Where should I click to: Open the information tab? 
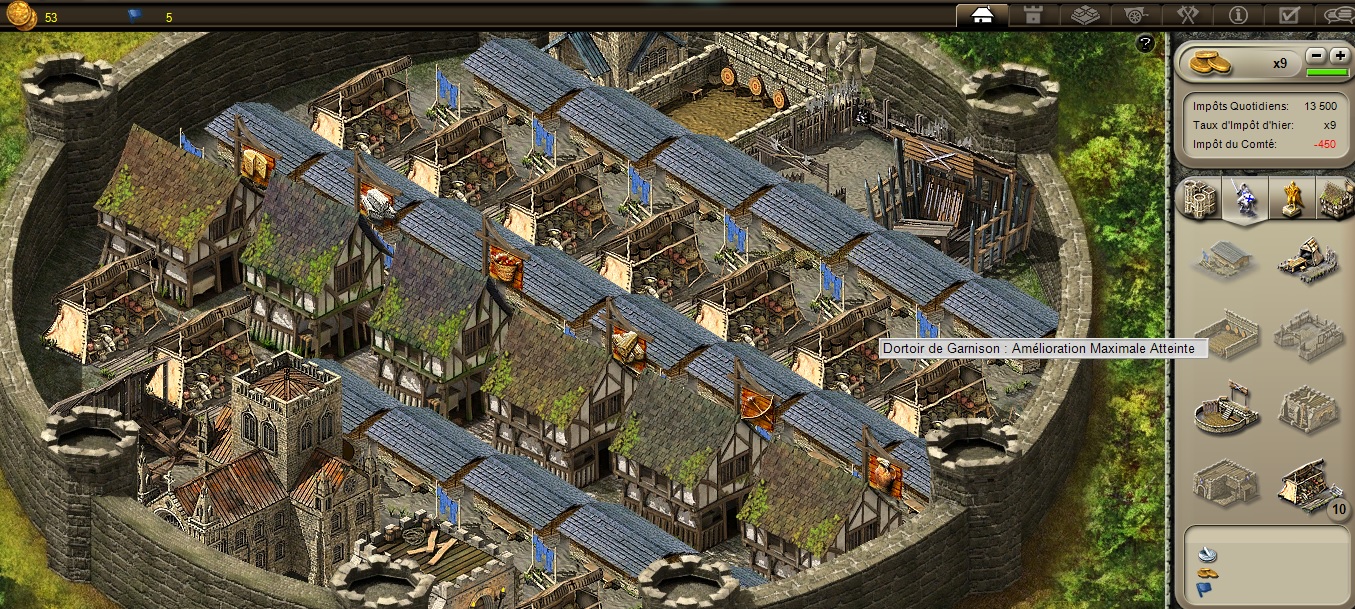1238,15
